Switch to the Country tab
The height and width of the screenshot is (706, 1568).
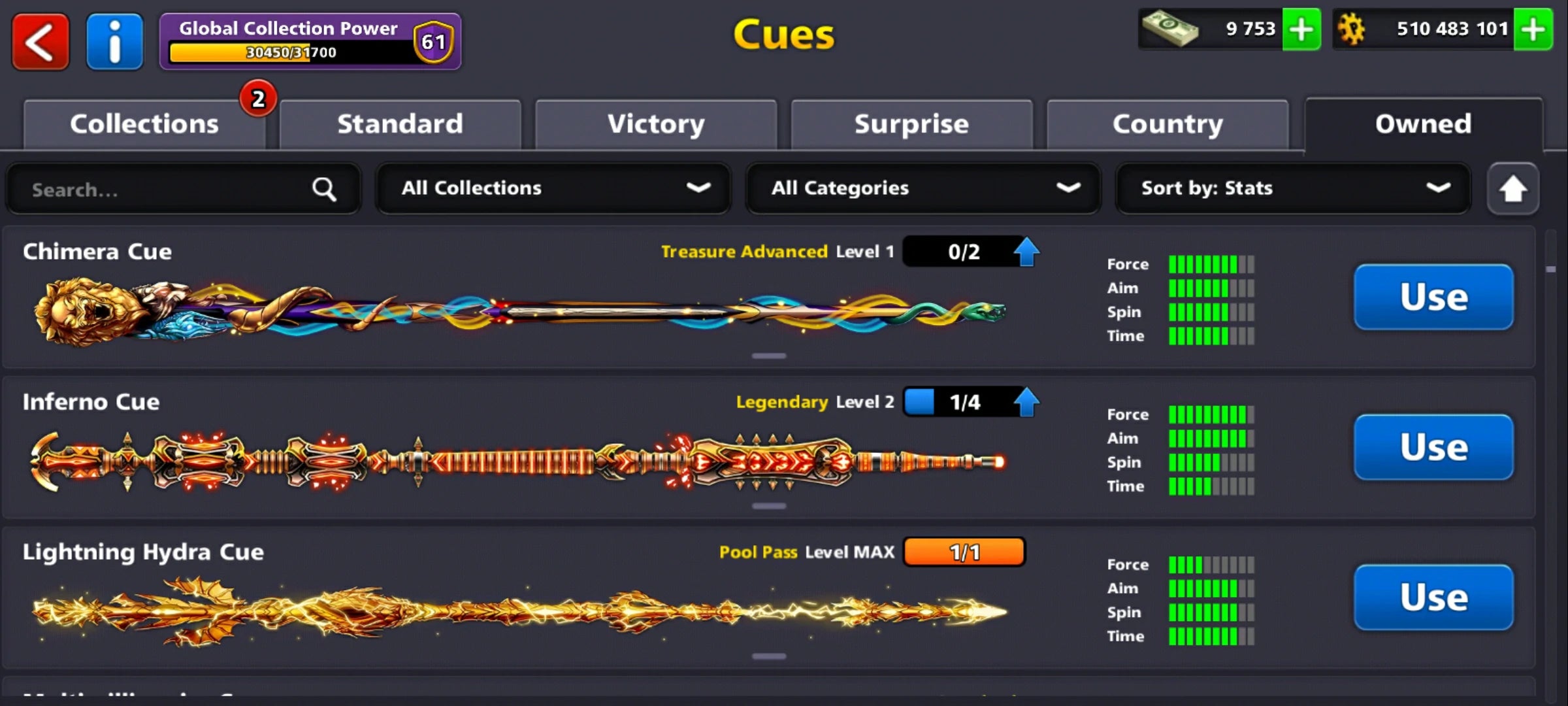tap(1168, 124)
